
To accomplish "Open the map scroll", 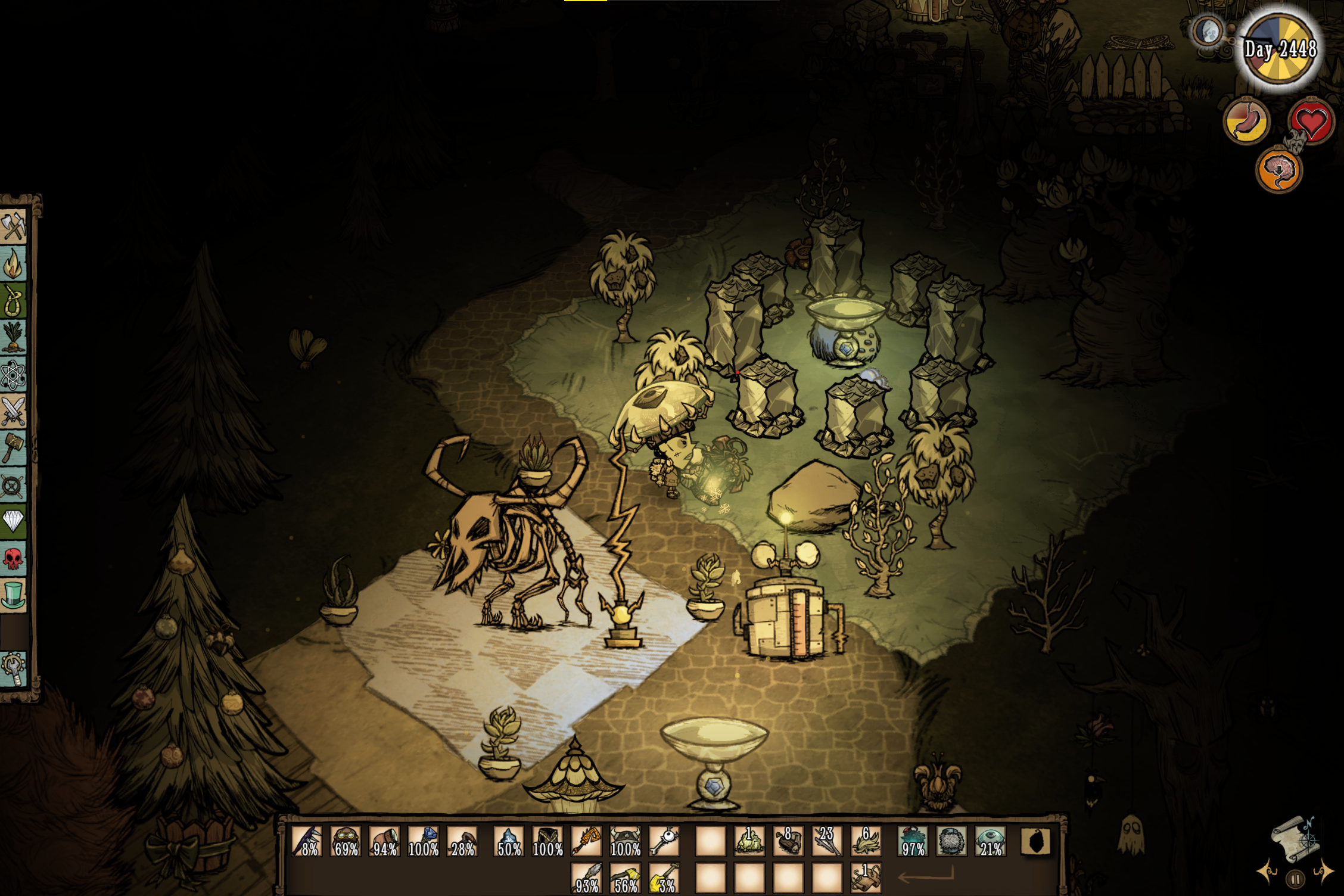I will point(1295,840).
